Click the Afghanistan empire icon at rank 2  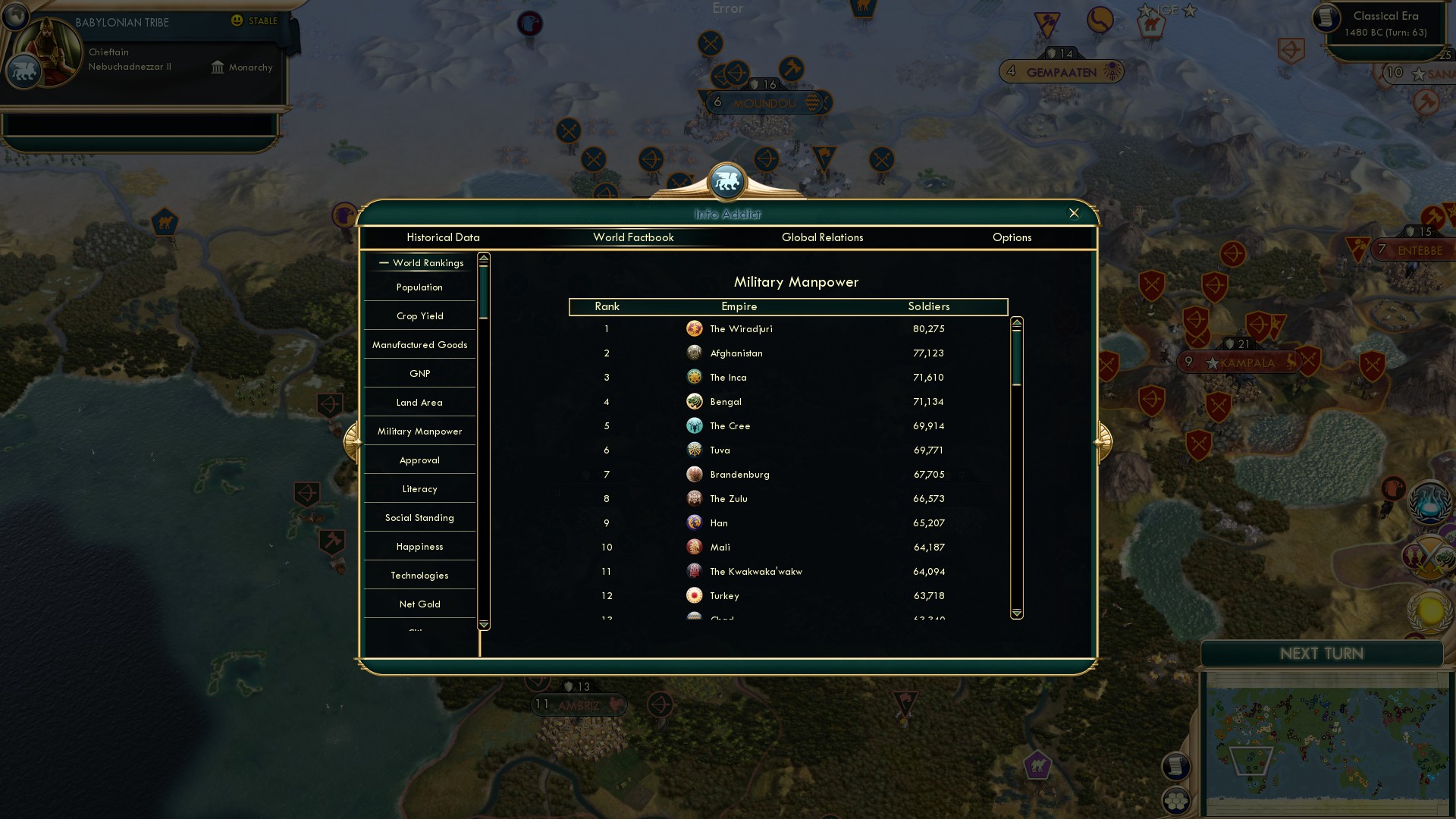click(695, 353)
